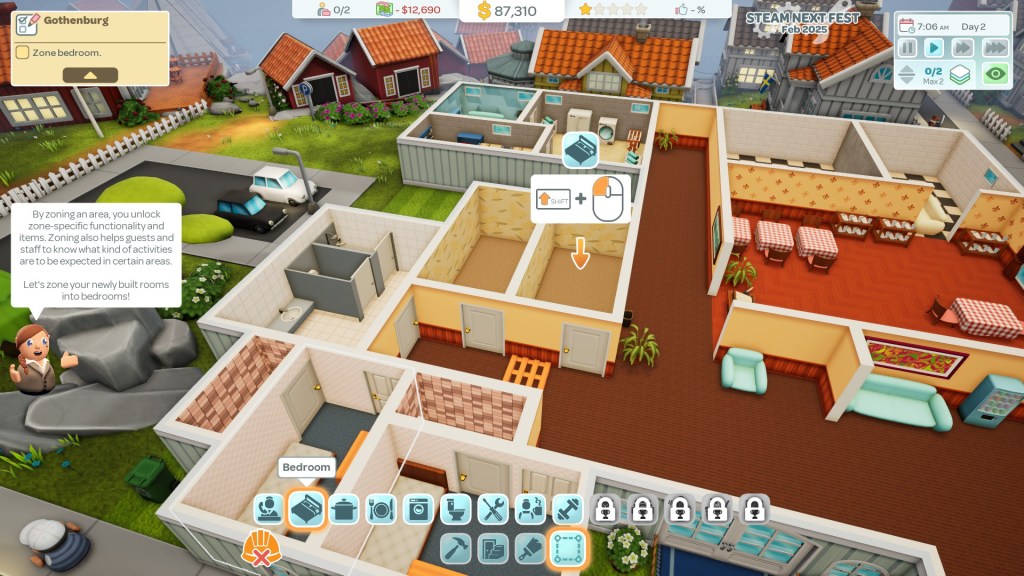1024x576 pixels.
Task: Select the paintbrush decoration tool
Action: tap(530, 547)
